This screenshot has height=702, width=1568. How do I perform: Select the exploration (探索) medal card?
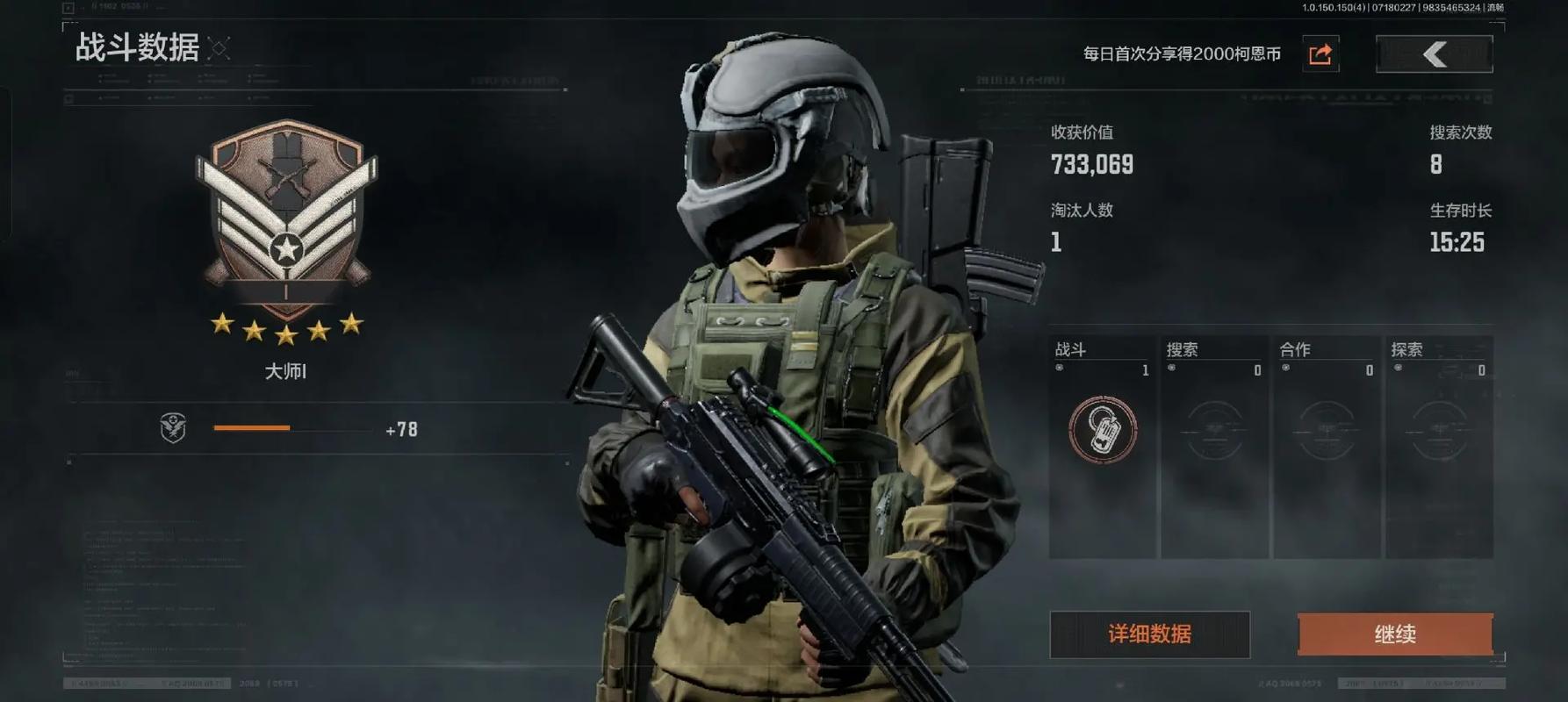click(x=1439, y=447)
